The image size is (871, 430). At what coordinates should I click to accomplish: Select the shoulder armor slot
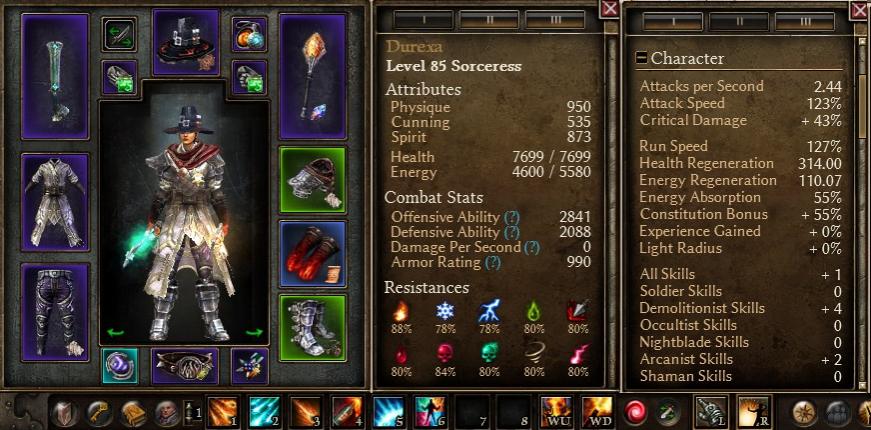click(312, 181)
